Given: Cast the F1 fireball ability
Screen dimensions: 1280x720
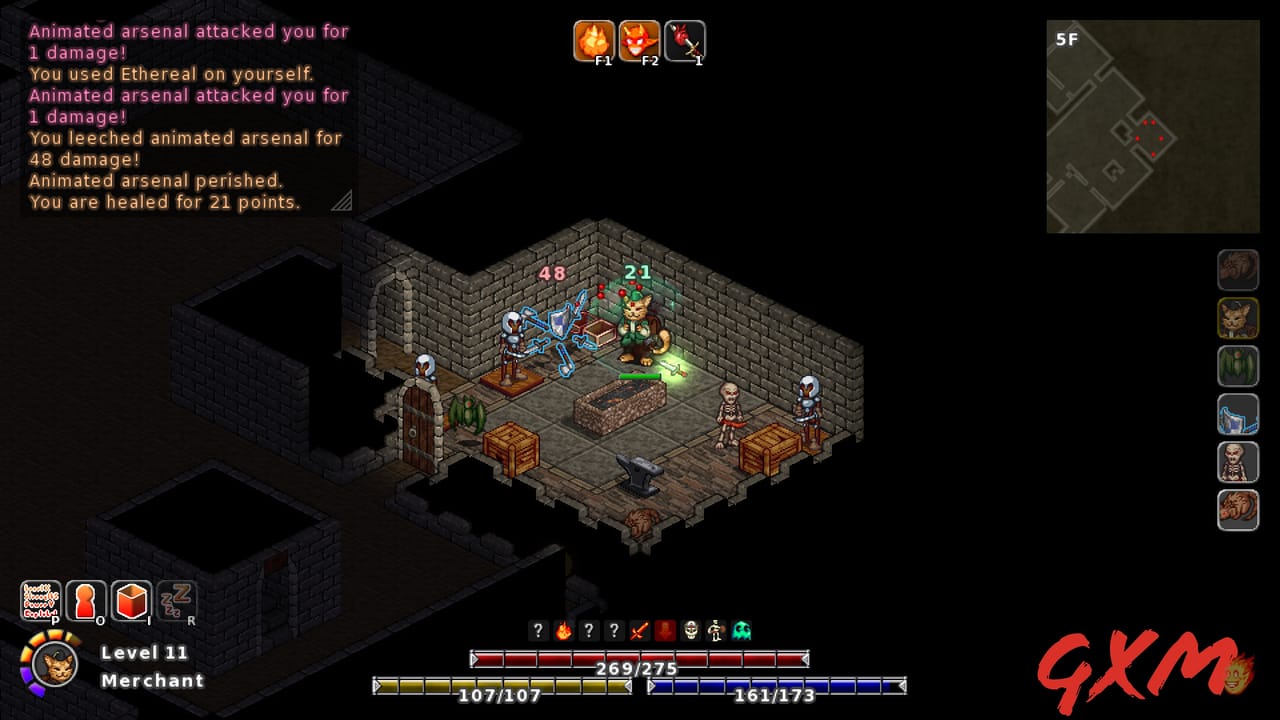Looking at the screenshot, I should (x=596, y=41).
